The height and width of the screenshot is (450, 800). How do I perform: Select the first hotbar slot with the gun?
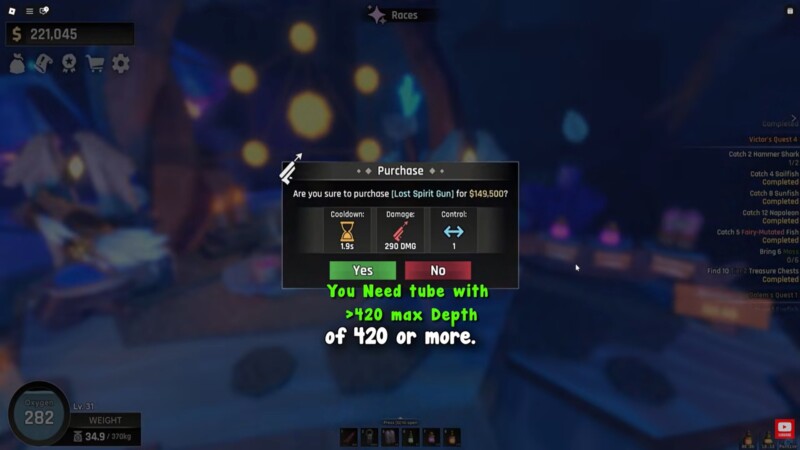click(349, 437)
